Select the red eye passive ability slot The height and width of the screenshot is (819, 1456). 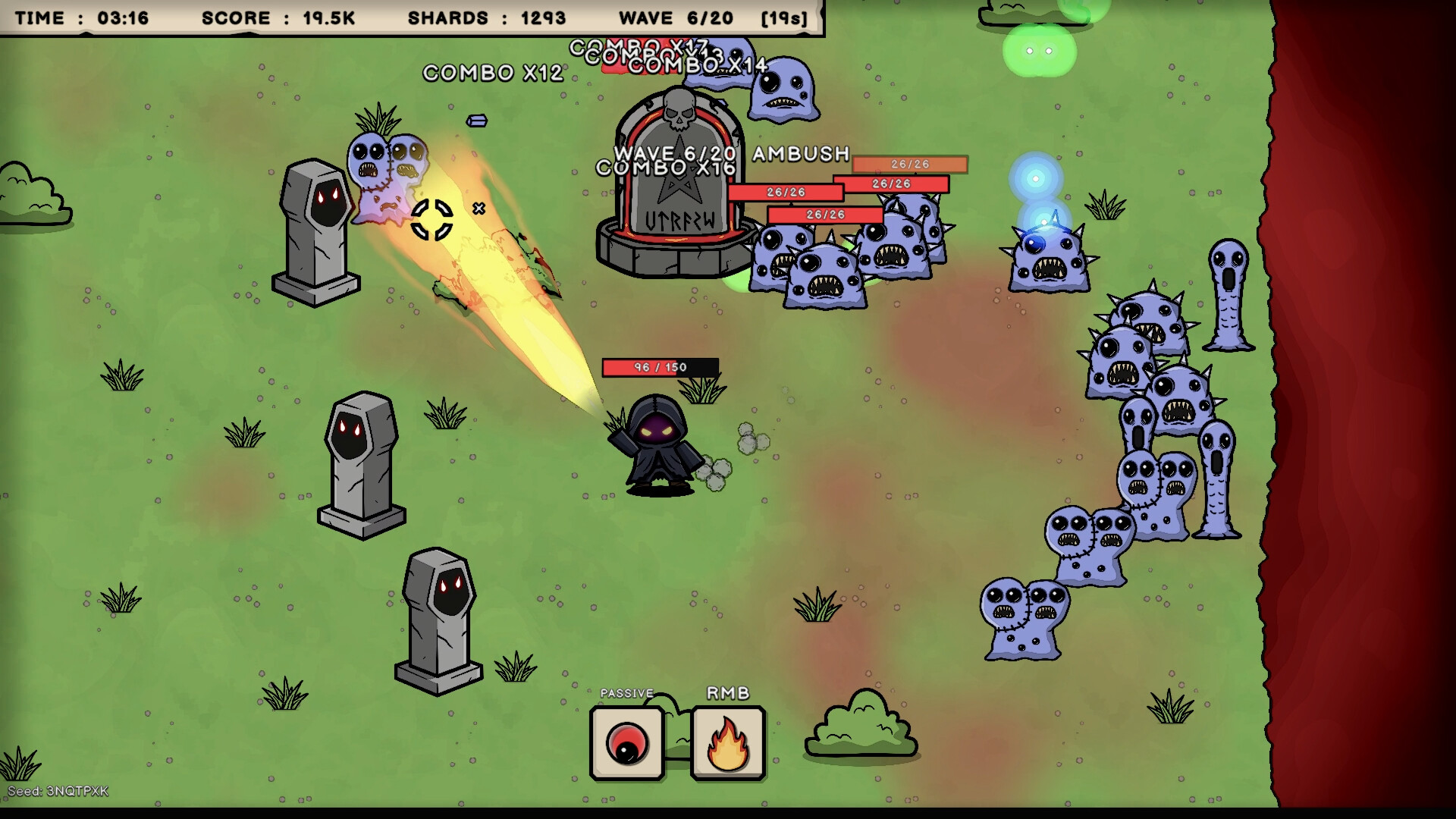tap(627, 742)
